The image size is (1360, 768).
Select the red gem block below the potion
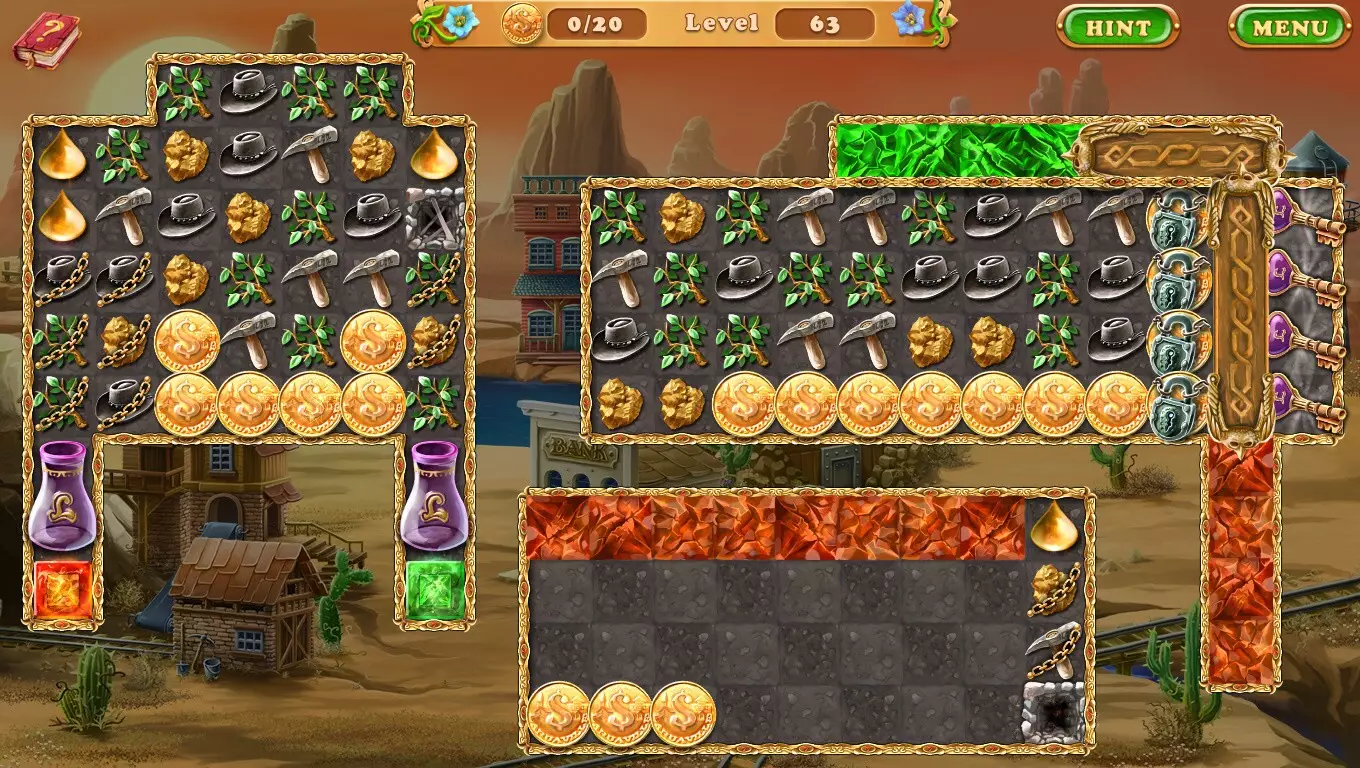pos(62,590)
